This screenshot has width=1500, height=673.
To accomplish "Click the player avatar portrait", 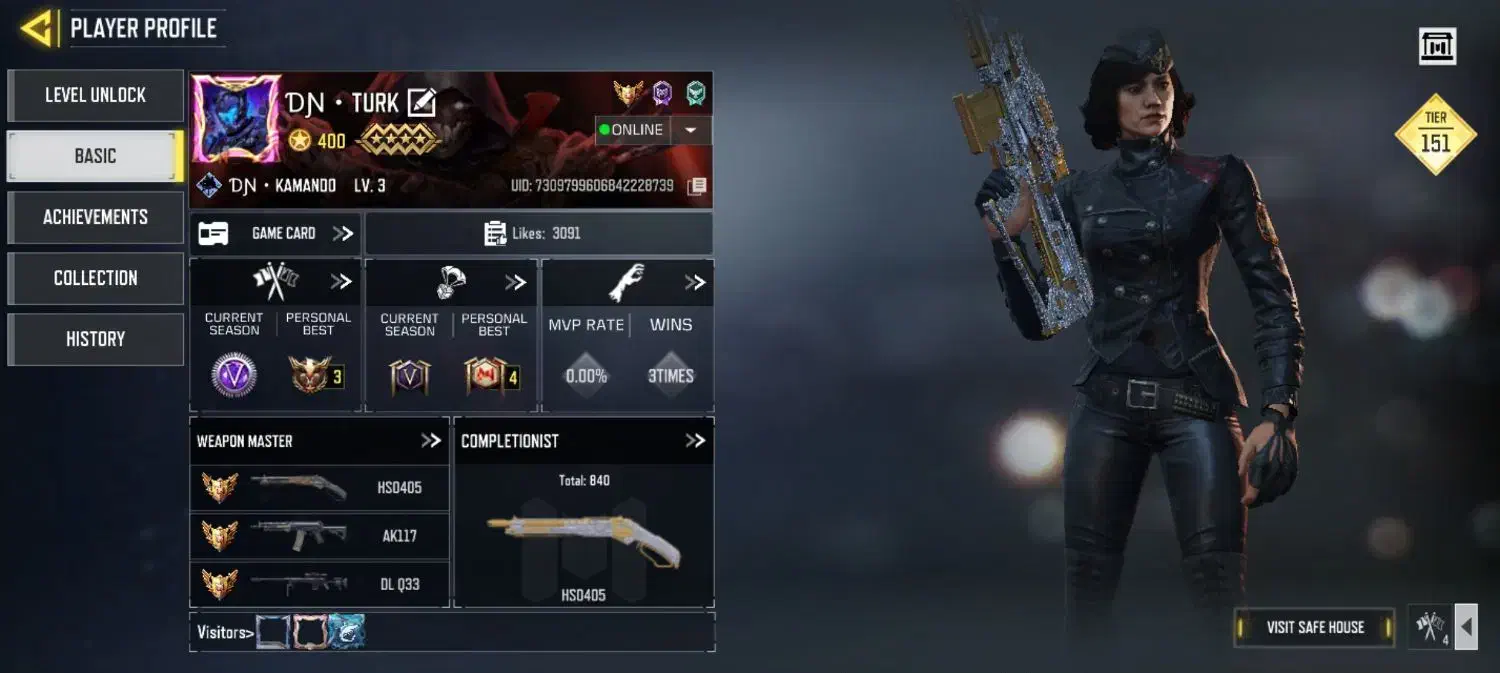I will pyautogui.click(x=222, y=118).
